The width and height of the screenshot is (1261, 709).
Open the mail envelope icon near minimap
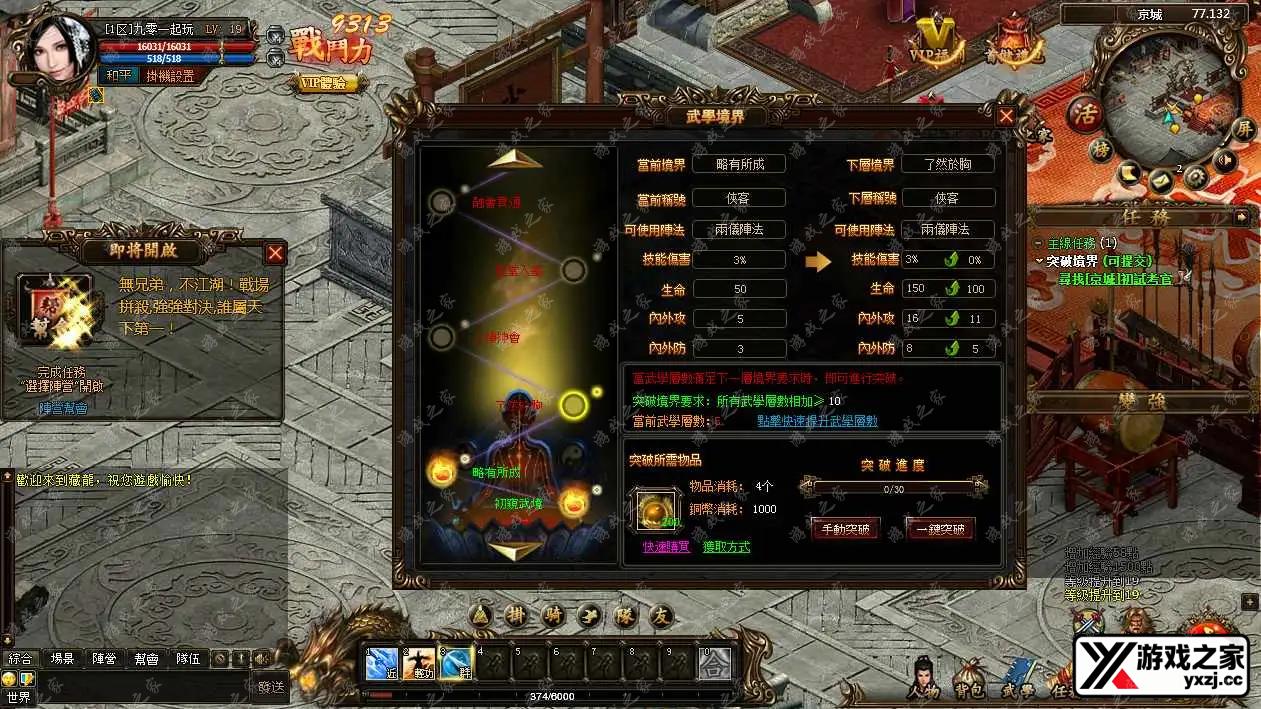point(1161,181)
